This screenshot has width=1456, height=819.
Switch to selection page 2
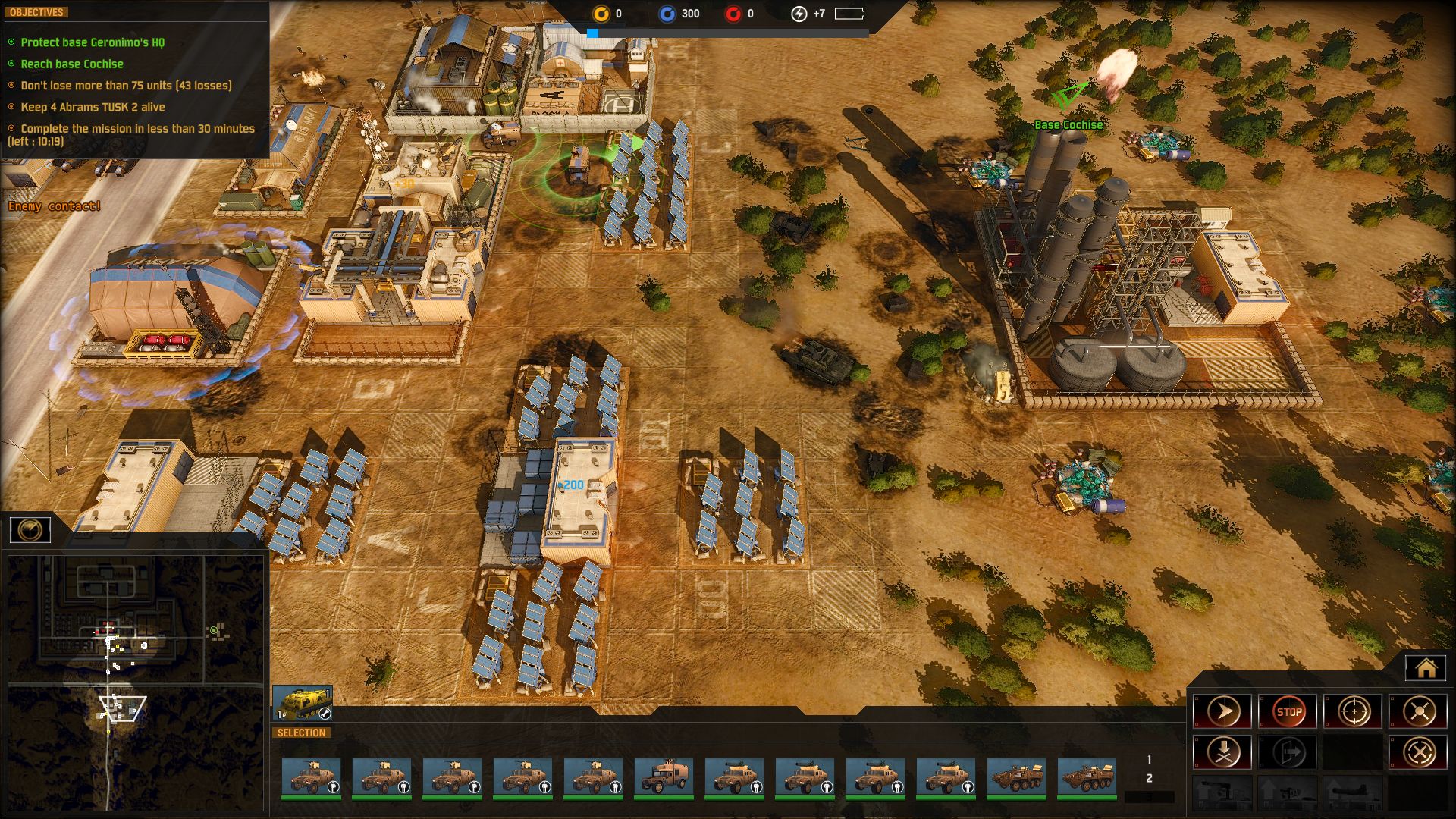(x=1149, y=779)
